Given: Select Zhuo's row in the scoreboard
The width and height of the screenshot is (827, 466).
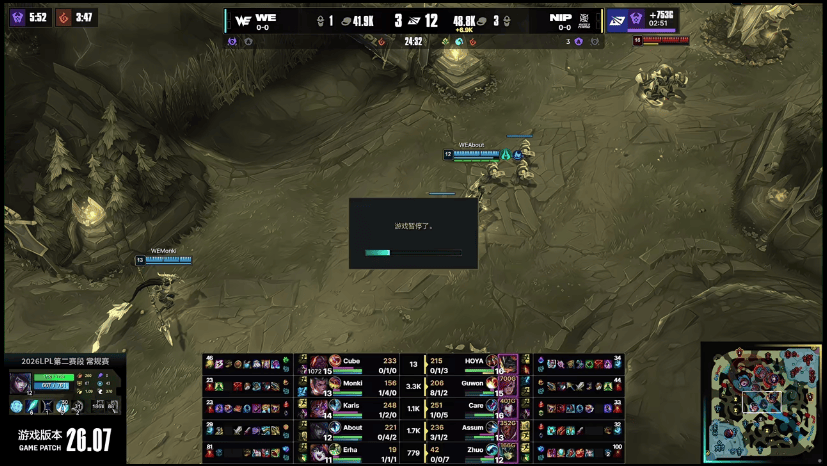Looking at the screenshot, I should coord(472,451).
